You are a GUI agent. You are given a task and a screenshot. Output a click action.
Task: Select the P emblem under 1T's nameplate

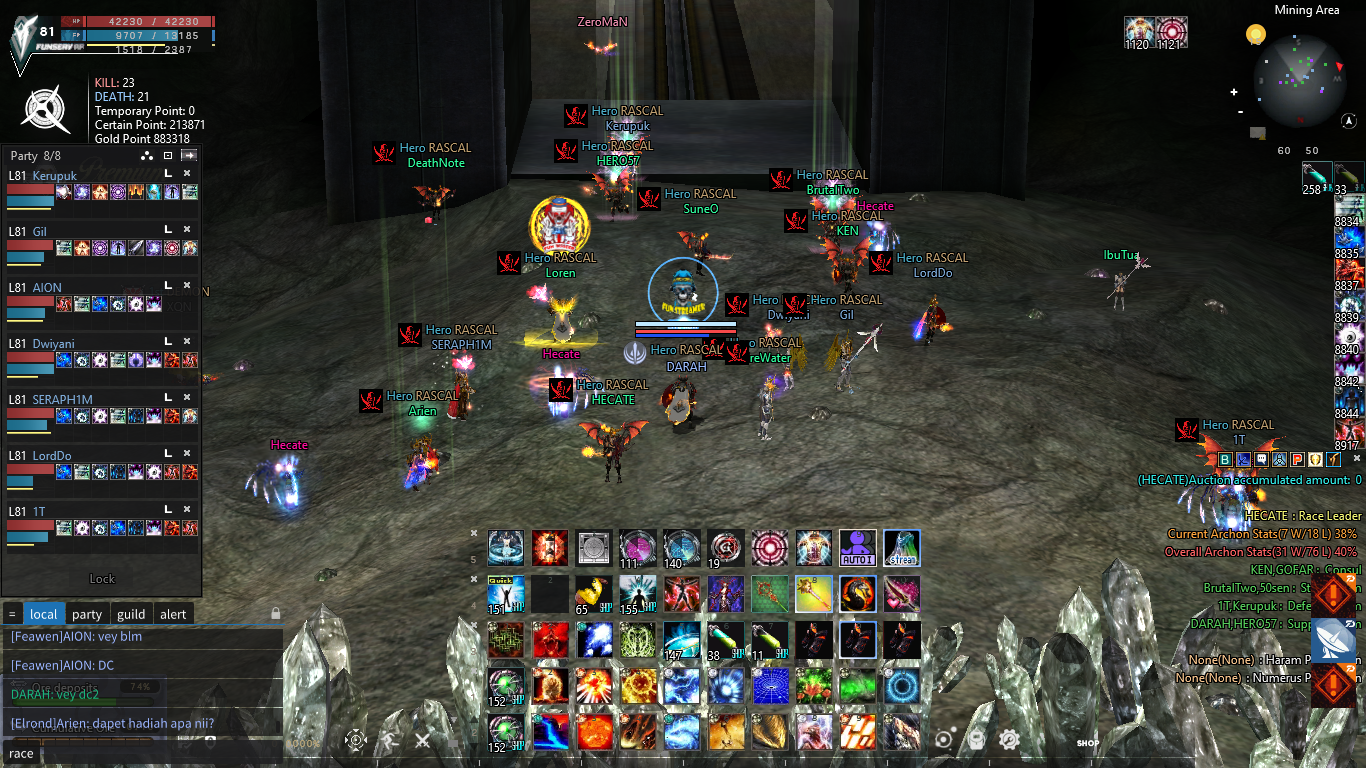1297,459
